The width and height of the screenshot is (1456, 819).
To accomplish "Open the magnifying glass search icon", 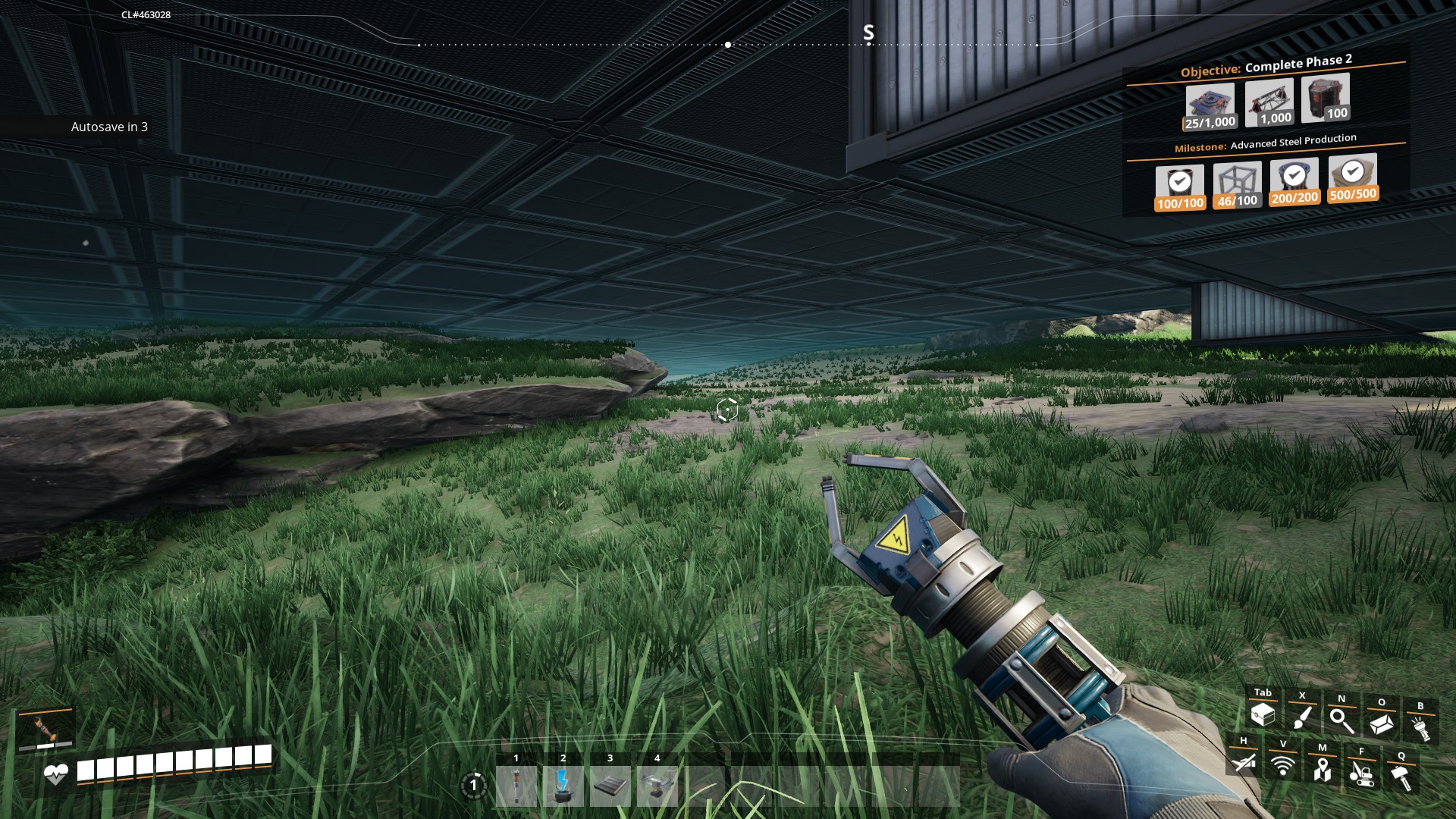I will pyautogui.click(x=1341, y=720).
